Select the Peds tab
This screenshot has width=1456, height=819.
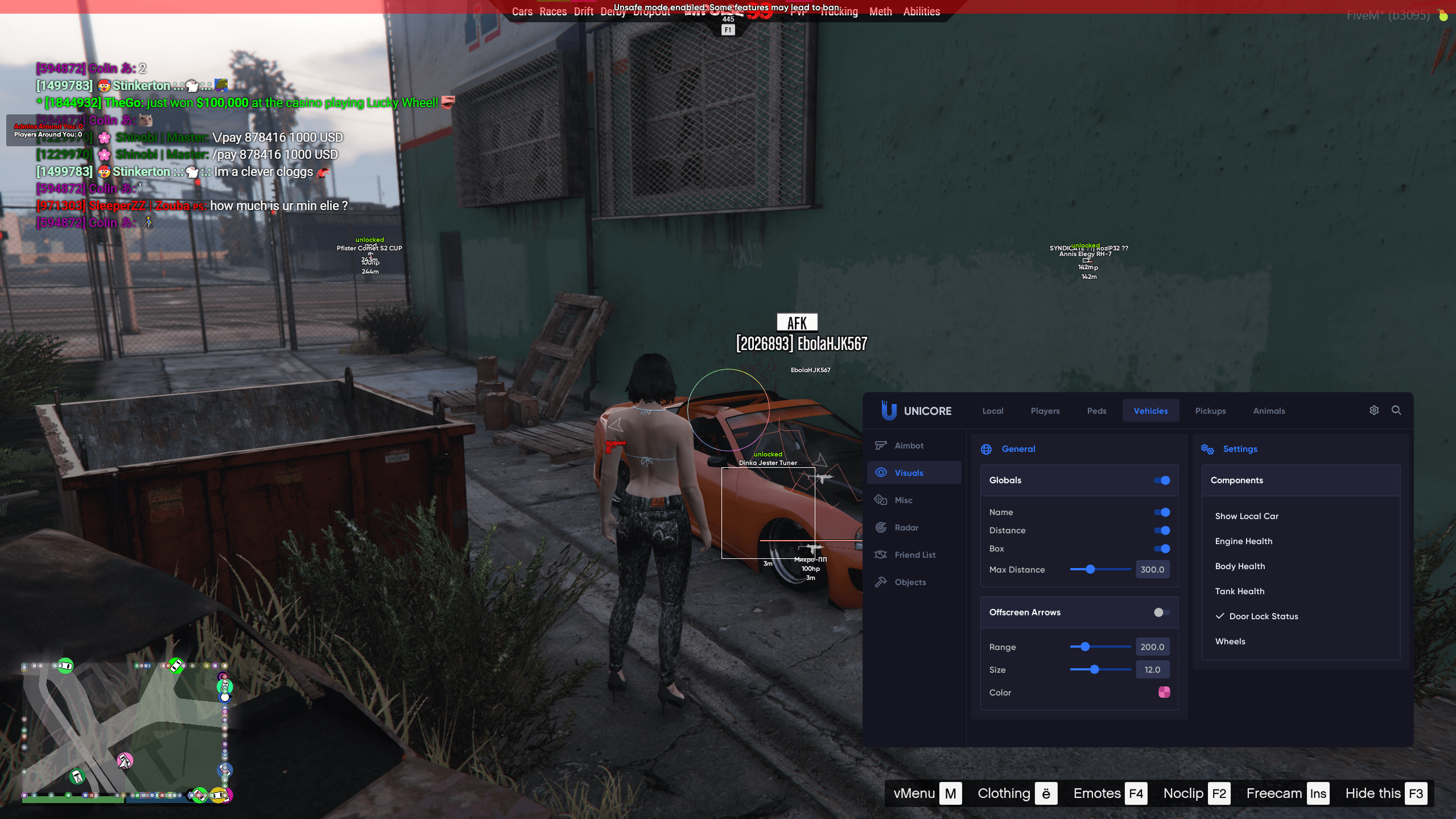point(1096,411)
